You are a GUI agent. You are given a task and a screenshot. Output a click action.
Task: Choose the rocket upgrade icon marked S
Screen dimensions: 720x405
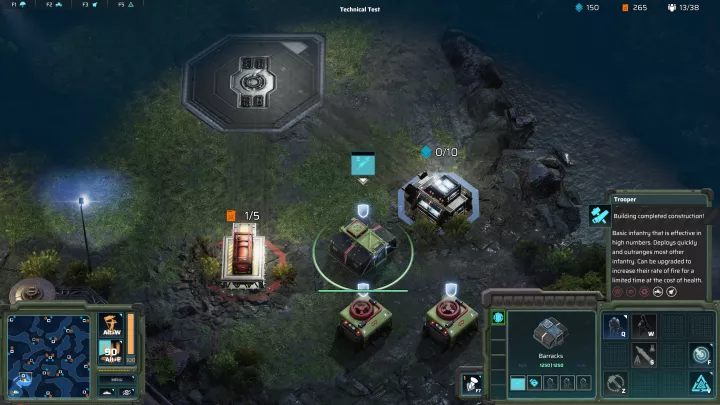[x=643, y=355]
